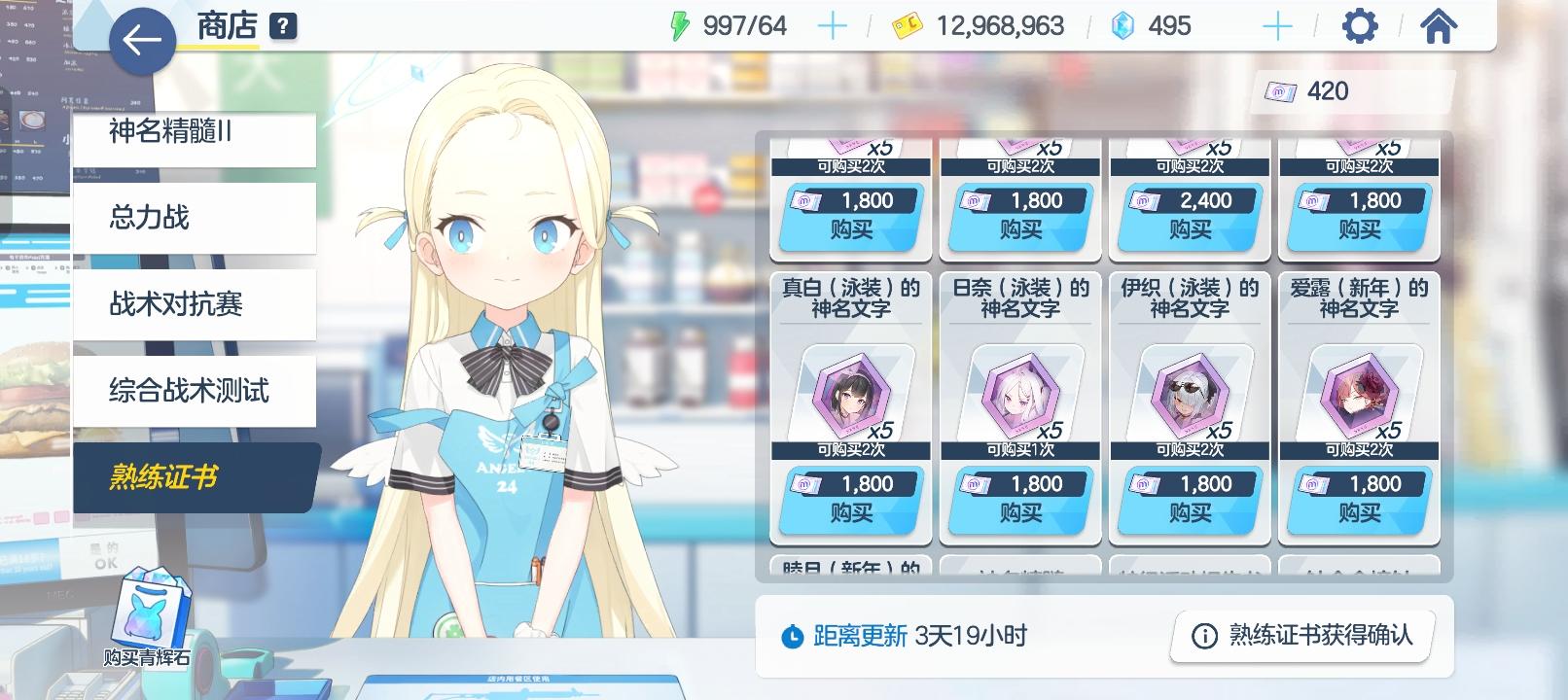Image resolution: width=1568 pixels, height=700 pixels.
Task: Click the green AP lightning icon
Action: 681,25
